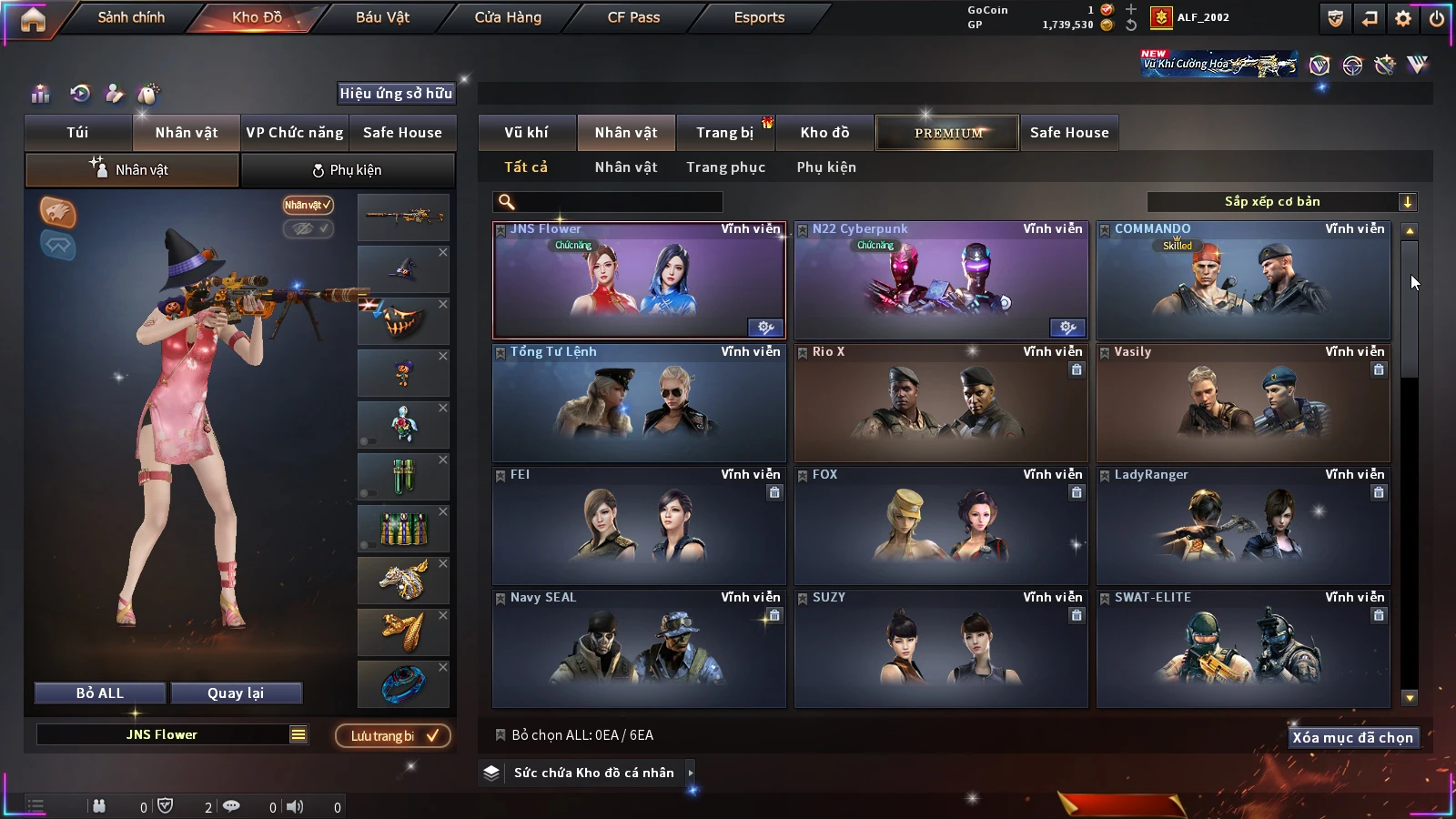Save loadout with Lưu trang bị

coord(393,736)
